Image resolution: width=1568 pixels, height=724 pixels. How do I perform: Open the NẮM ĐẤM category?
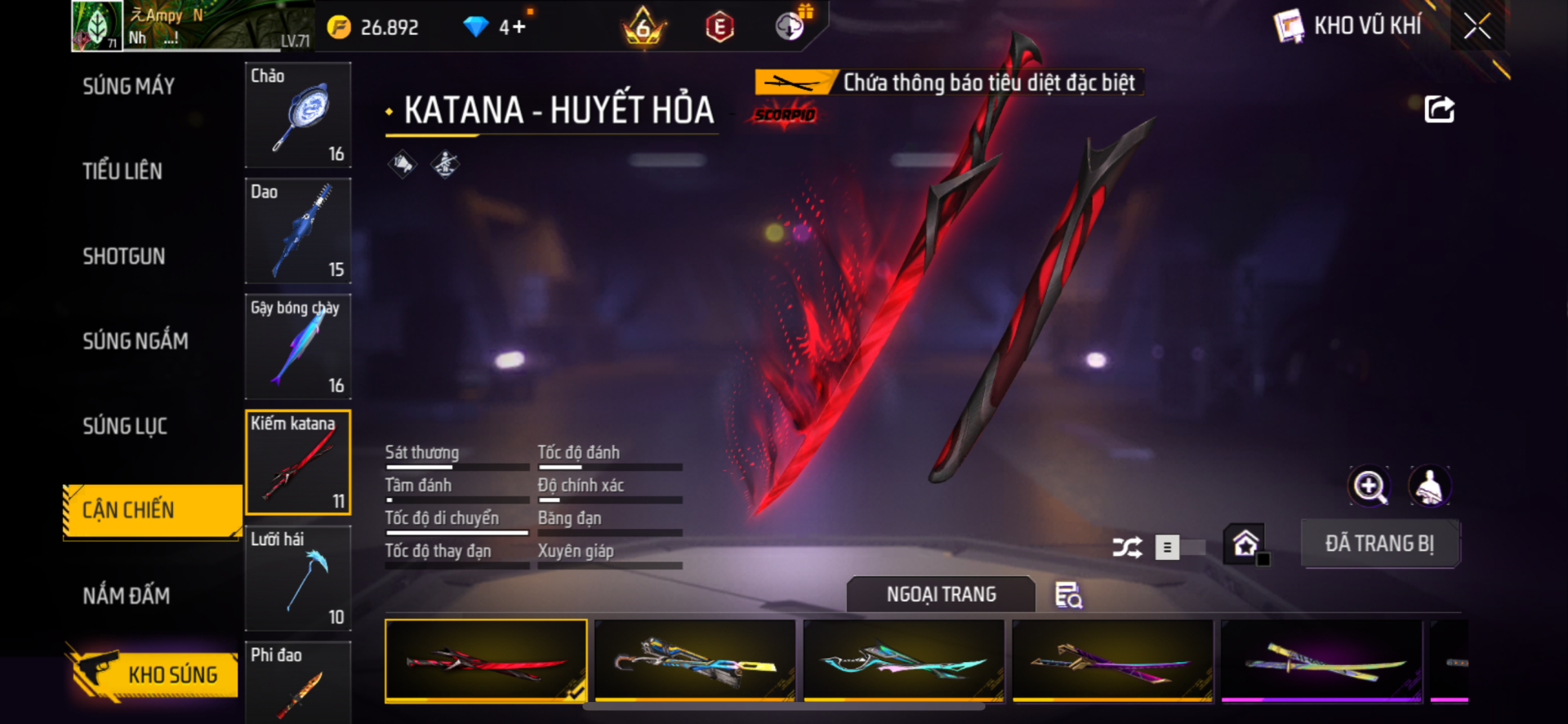pos(126,596)
